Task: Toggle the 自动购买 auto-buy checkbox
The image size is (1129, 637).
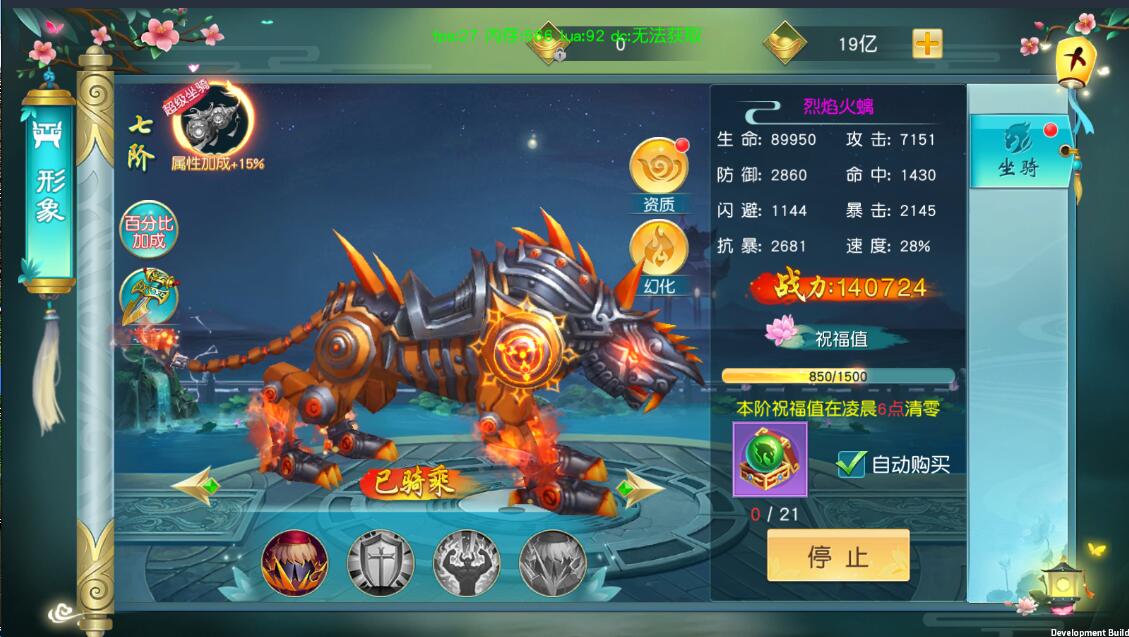Action: [x=851, y=463]
